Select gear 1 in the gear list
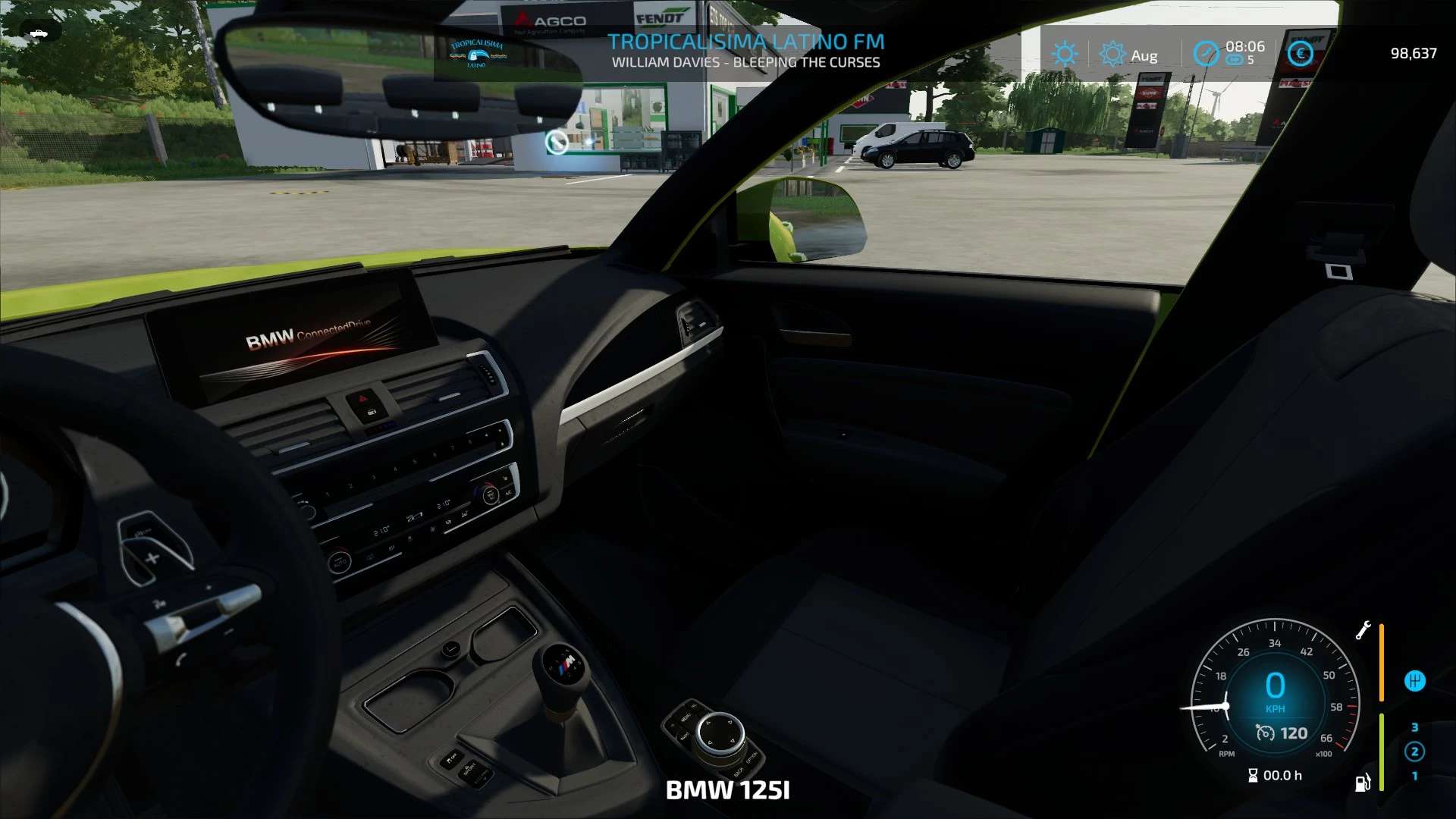This screenshot has width=1456, height=819. tap(1414, 776)
